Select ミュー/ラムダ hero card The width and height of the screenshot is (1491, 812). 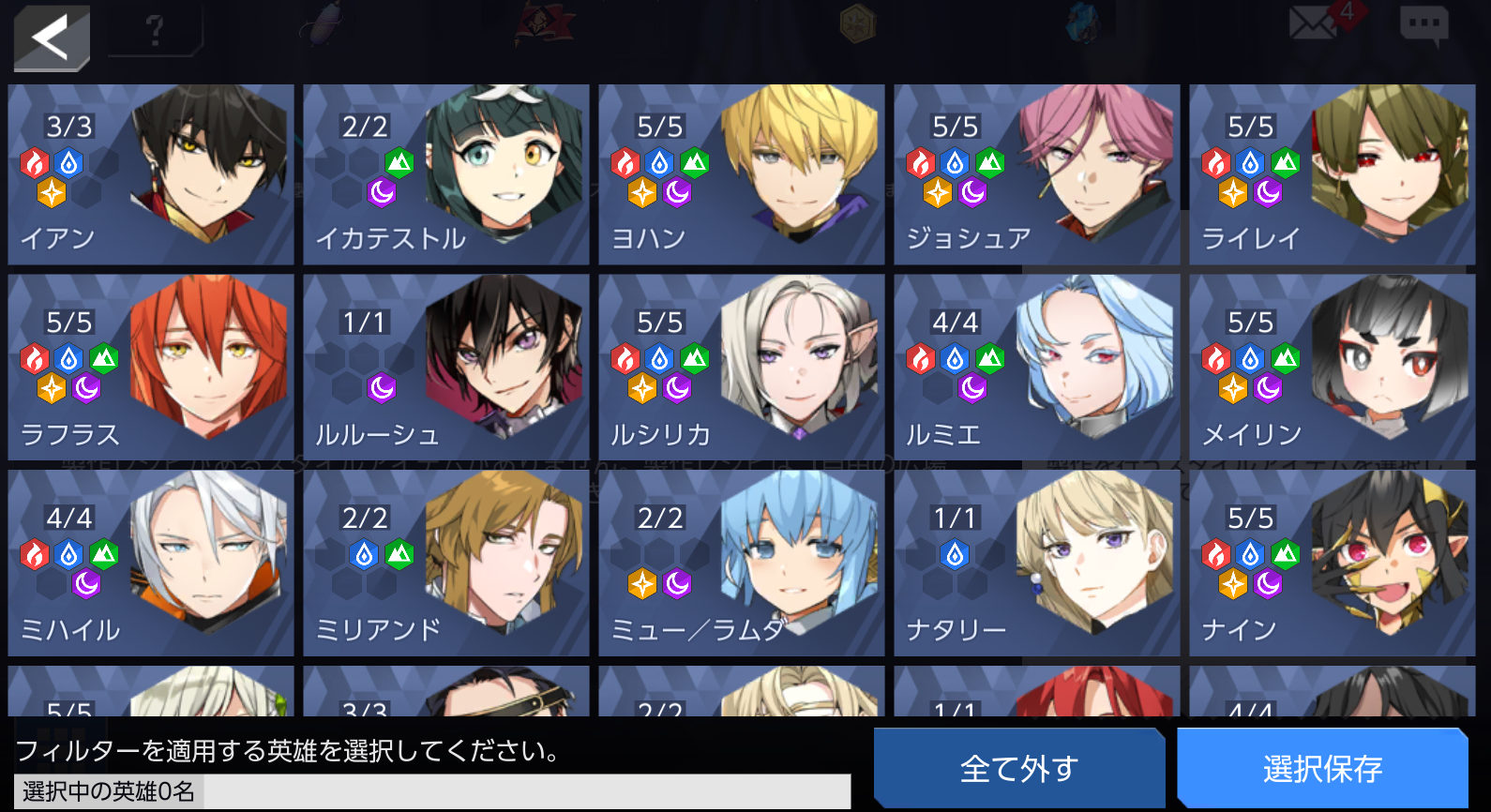coord(741,563)
